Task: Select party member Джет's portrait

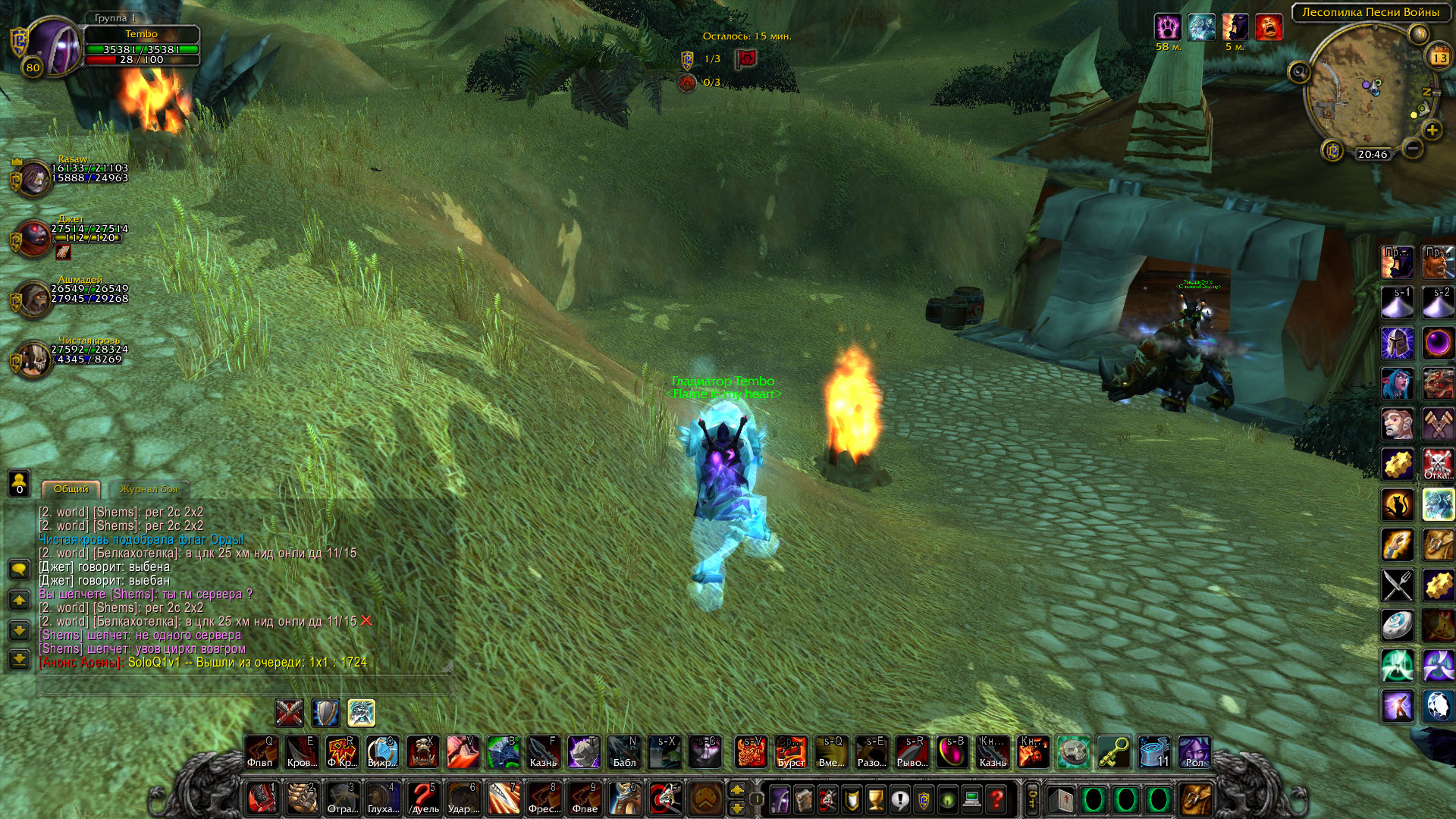Action: (32, 239)
